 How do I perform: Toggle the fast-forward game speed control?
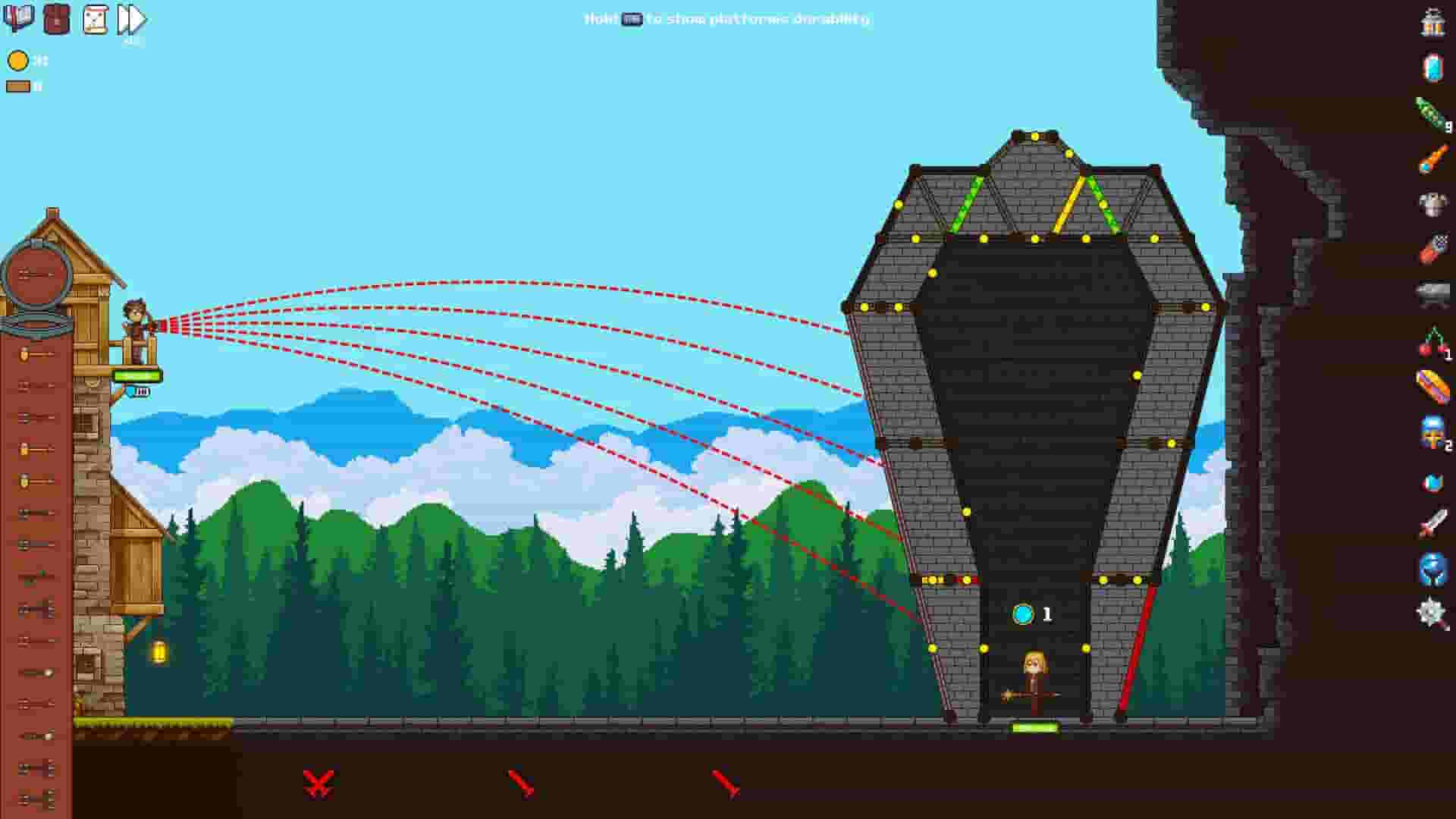click(x=130, y=19)
